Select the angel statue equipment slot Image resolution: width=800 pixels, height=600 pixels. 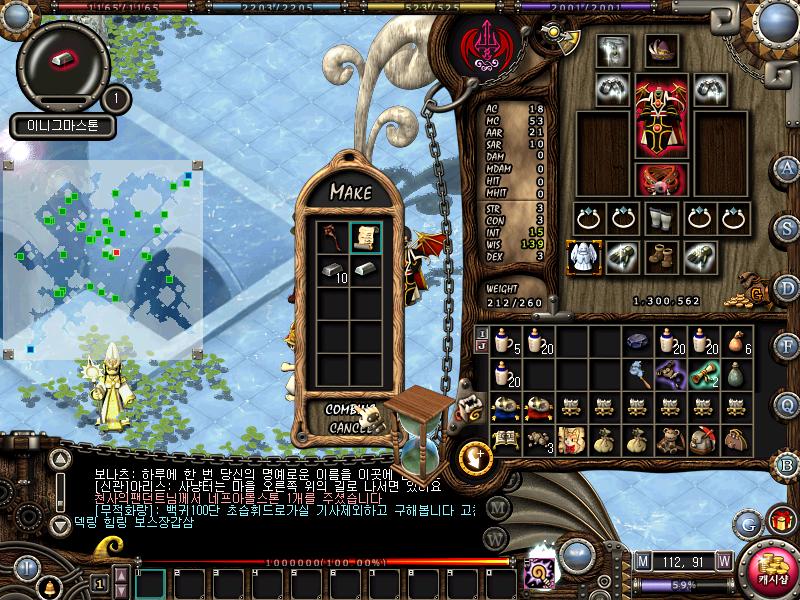[583, 256]
